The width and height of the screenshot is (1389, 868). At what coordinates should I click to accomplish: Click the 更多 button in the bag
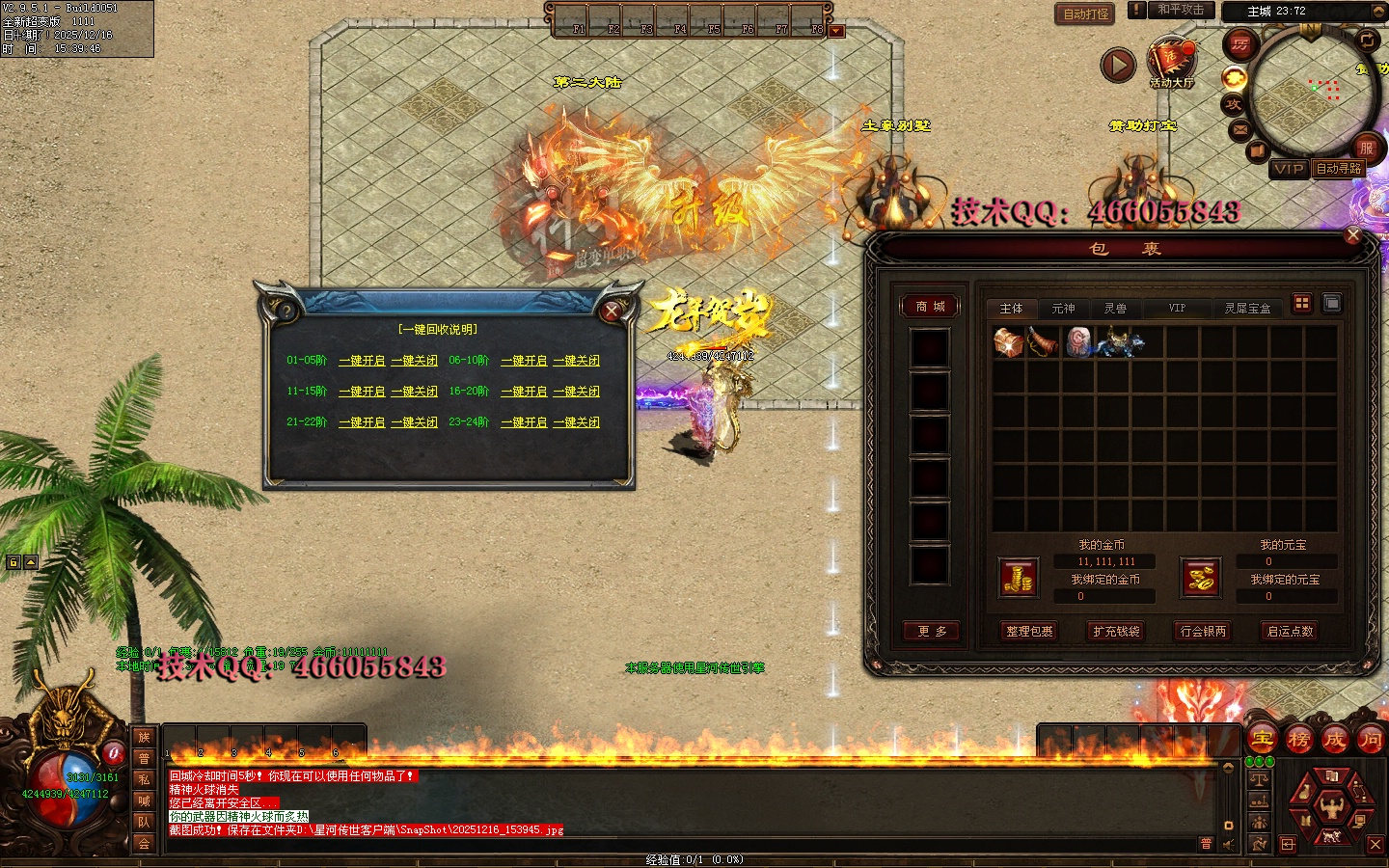coord(932,631)
